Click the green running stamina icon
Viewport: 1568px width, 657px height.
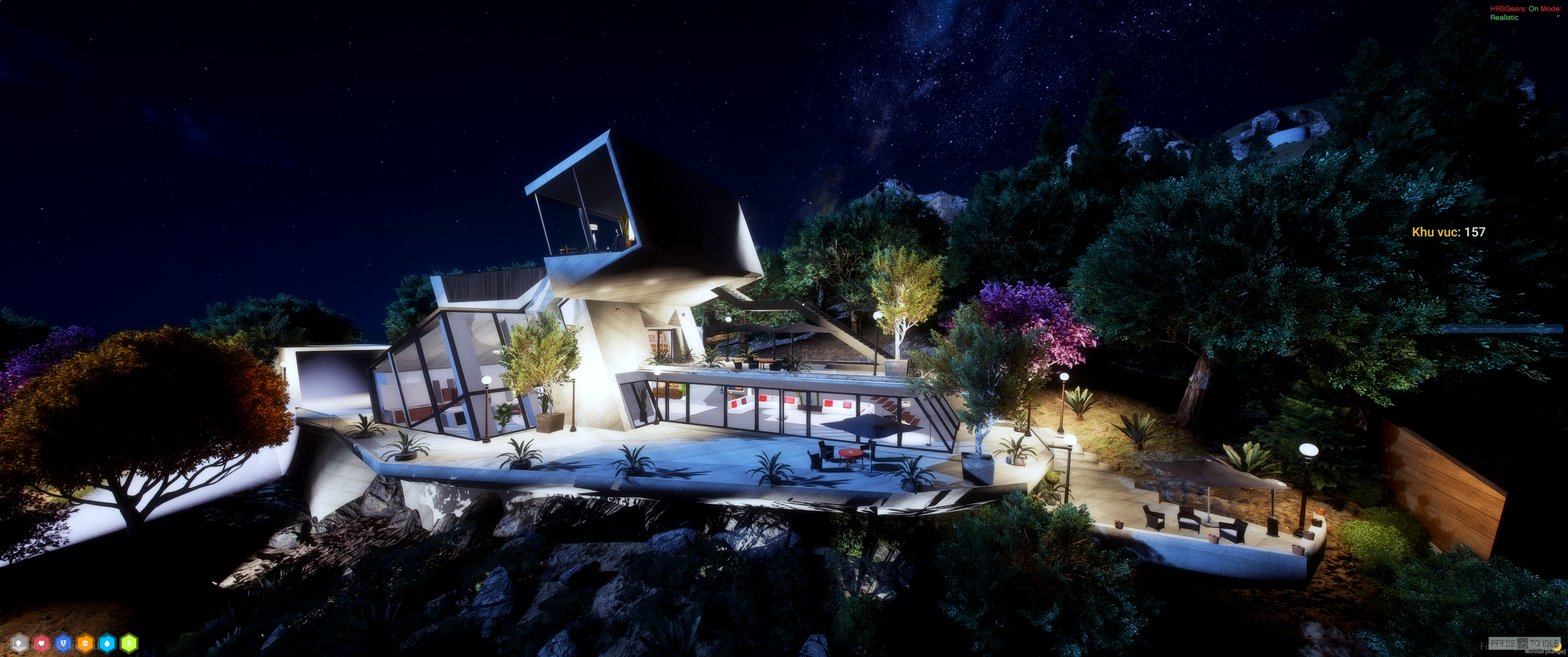click(x=129, y=643)
